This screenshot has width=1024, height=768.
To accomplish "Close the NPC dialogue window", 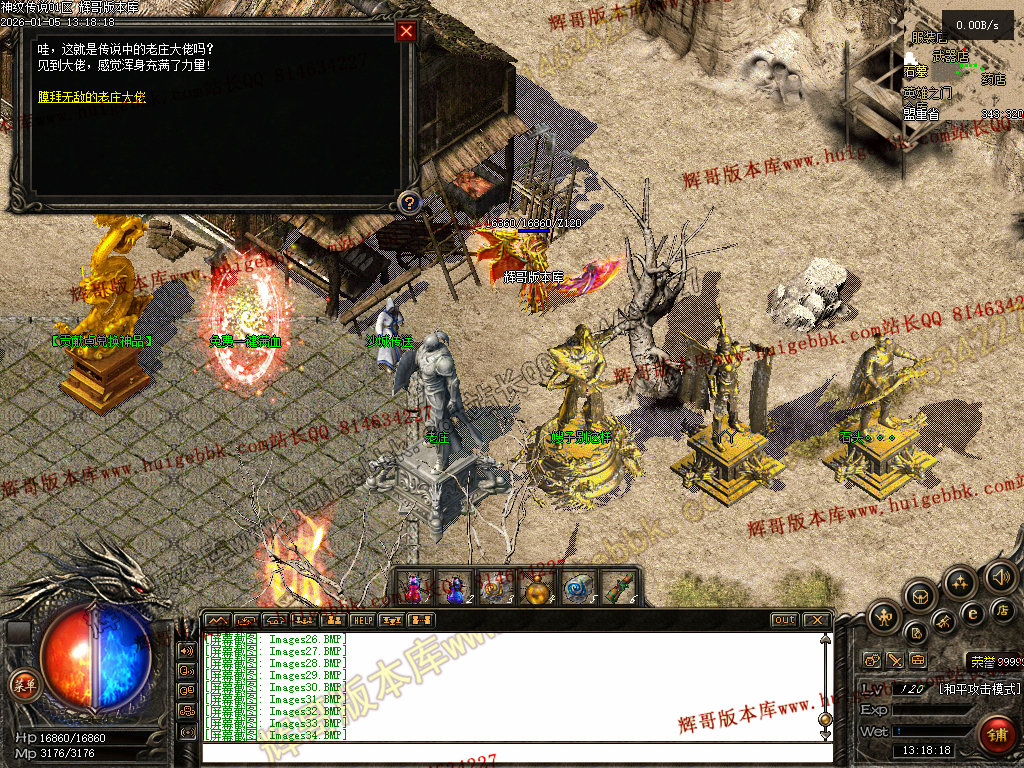I will pos(406,31).
